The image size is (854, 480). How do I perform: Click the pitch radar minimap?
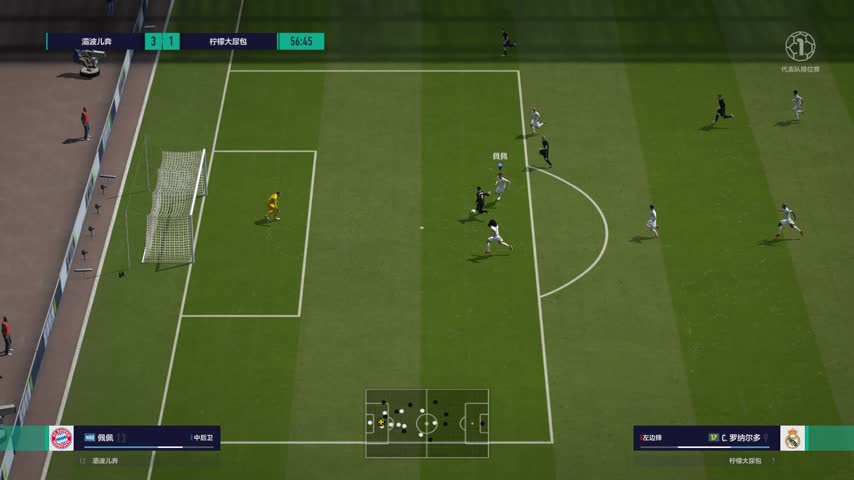(427, 423)
